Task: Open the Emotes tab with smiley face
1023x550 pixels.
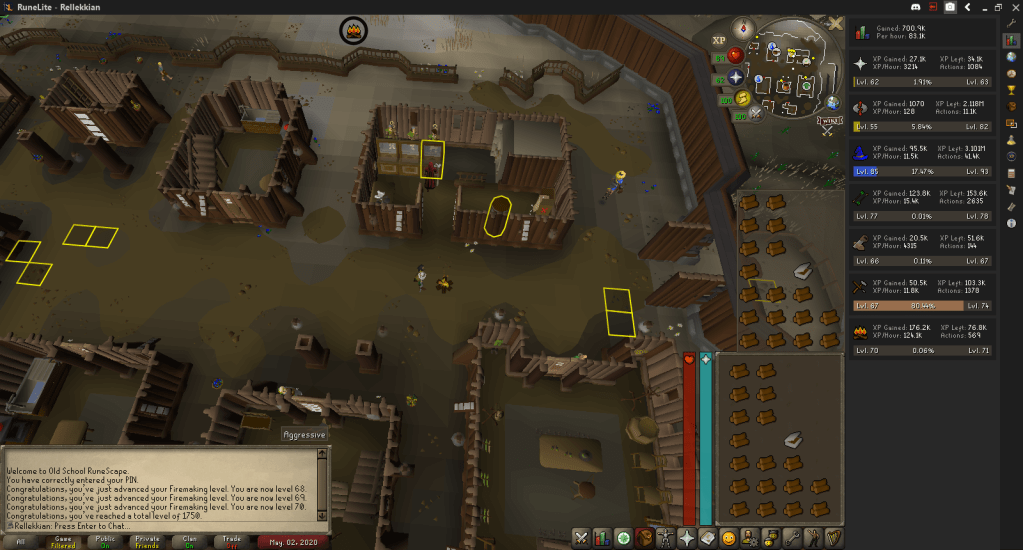Action: pos(729,538)
